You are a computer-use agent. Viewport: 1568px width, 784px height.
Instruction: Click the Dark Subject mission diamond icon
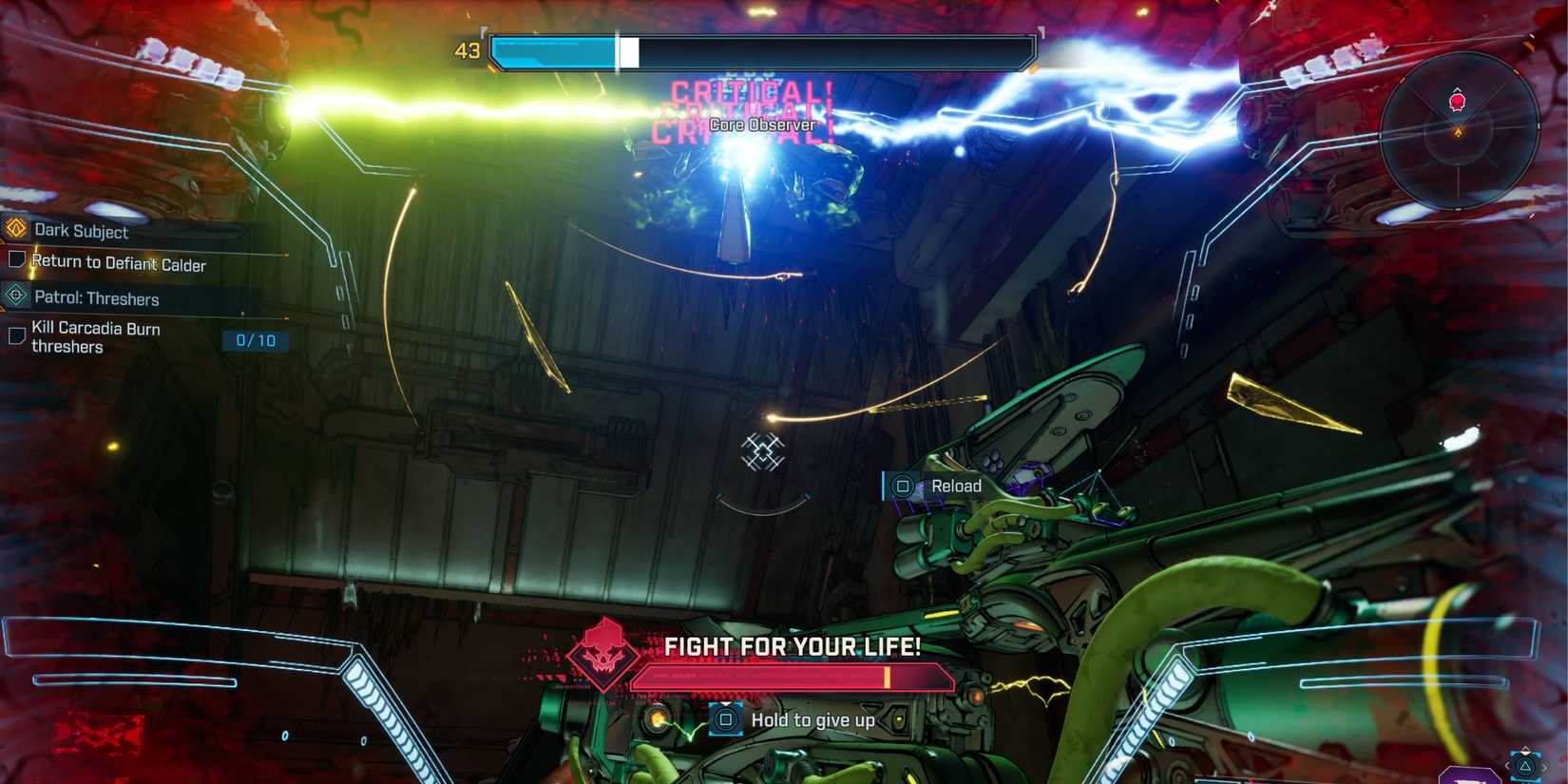(x=14, y=231)
